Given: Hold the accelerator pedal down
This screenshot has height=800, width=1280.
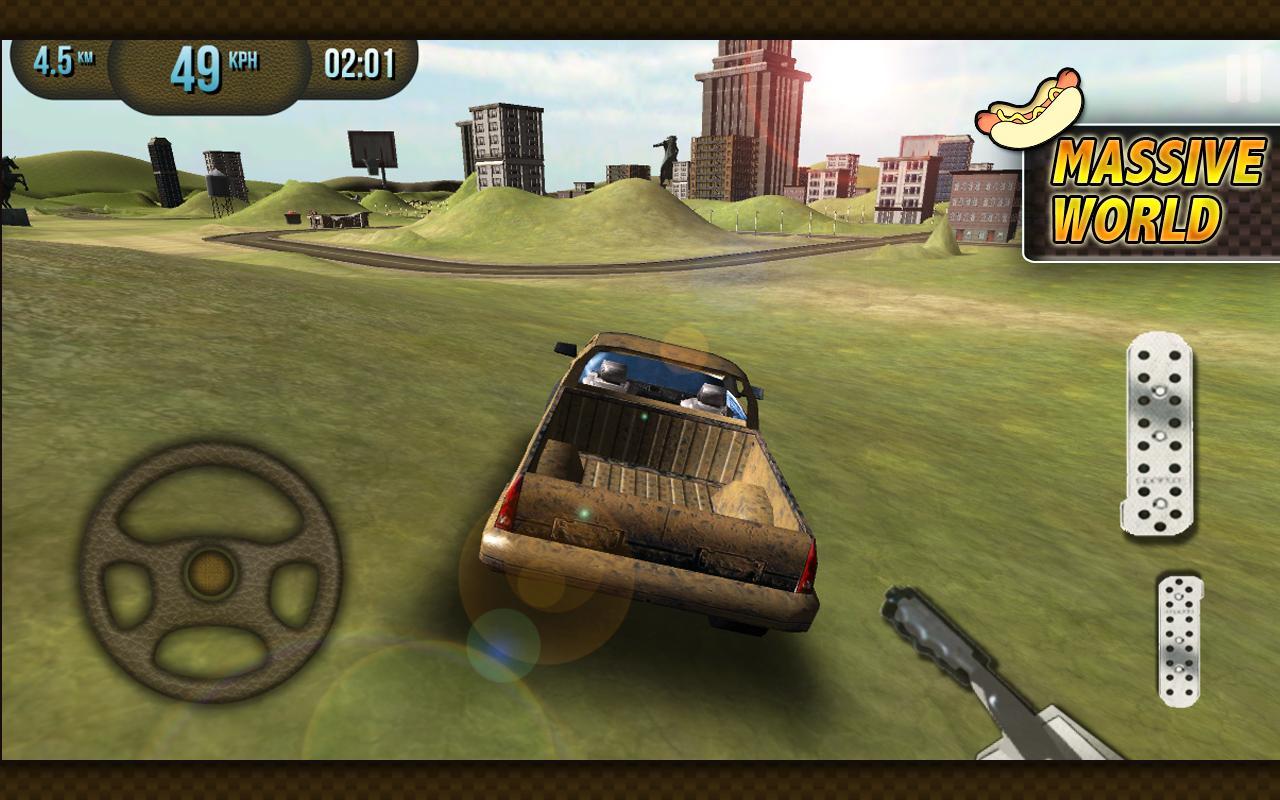Looking at the screenshot, I should click(1160, 435).
